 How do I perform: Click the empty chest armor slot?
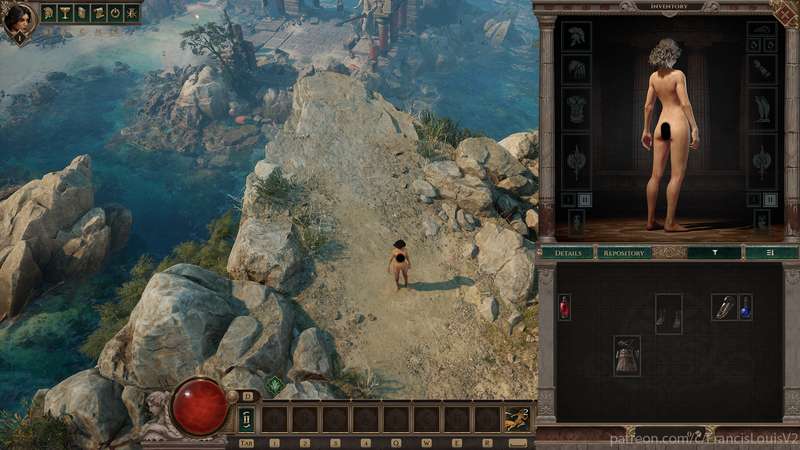click(x=576, y=109)
